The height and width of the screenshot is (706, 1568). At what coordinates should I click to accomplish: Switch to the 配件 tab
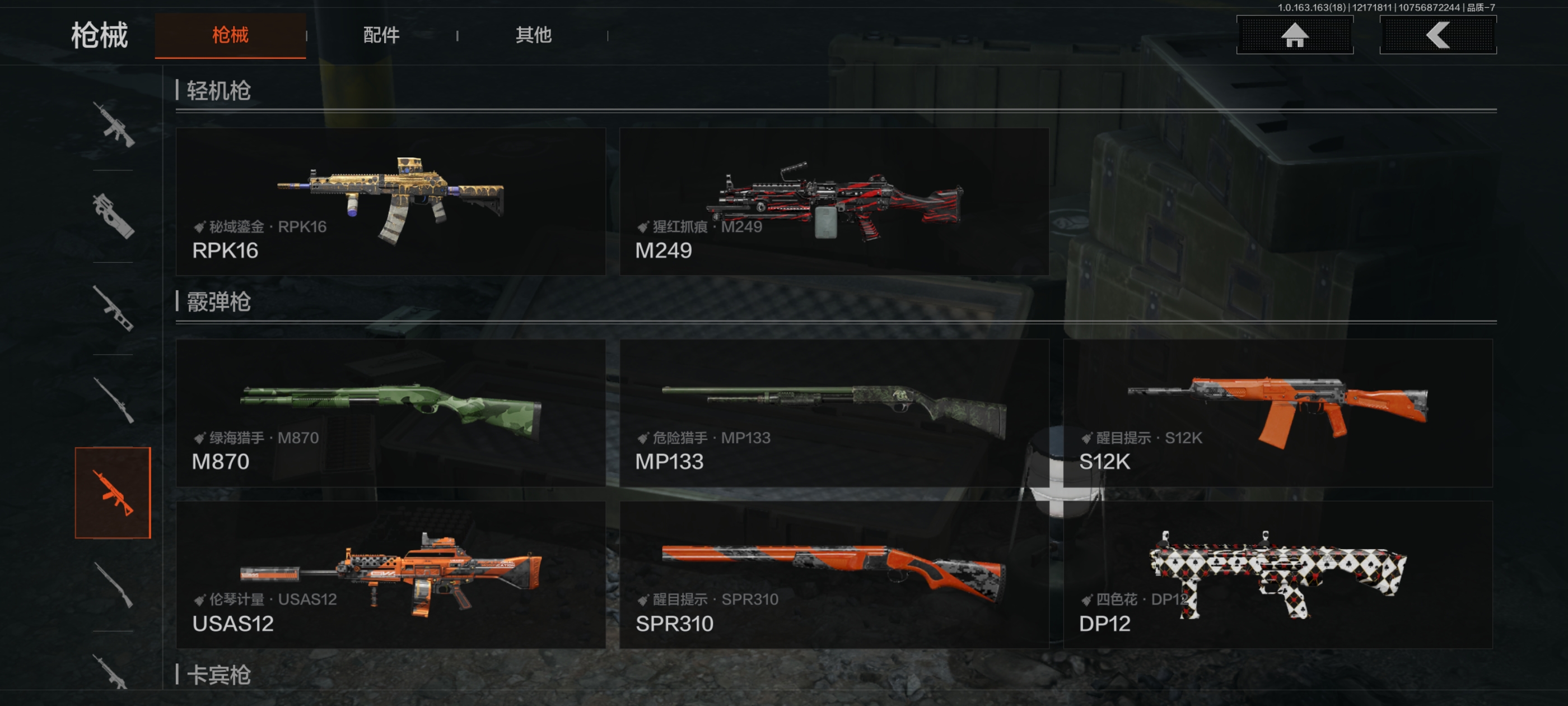(x=381, y=35)
